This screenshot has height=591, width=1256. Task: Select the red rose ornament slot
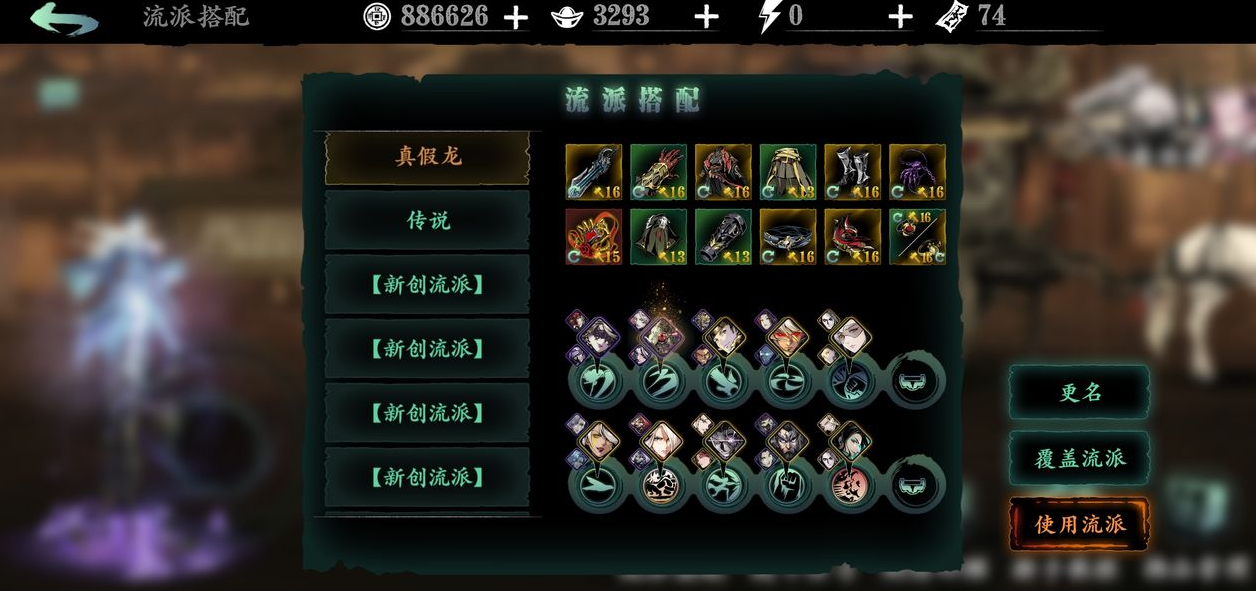[594, 237]
